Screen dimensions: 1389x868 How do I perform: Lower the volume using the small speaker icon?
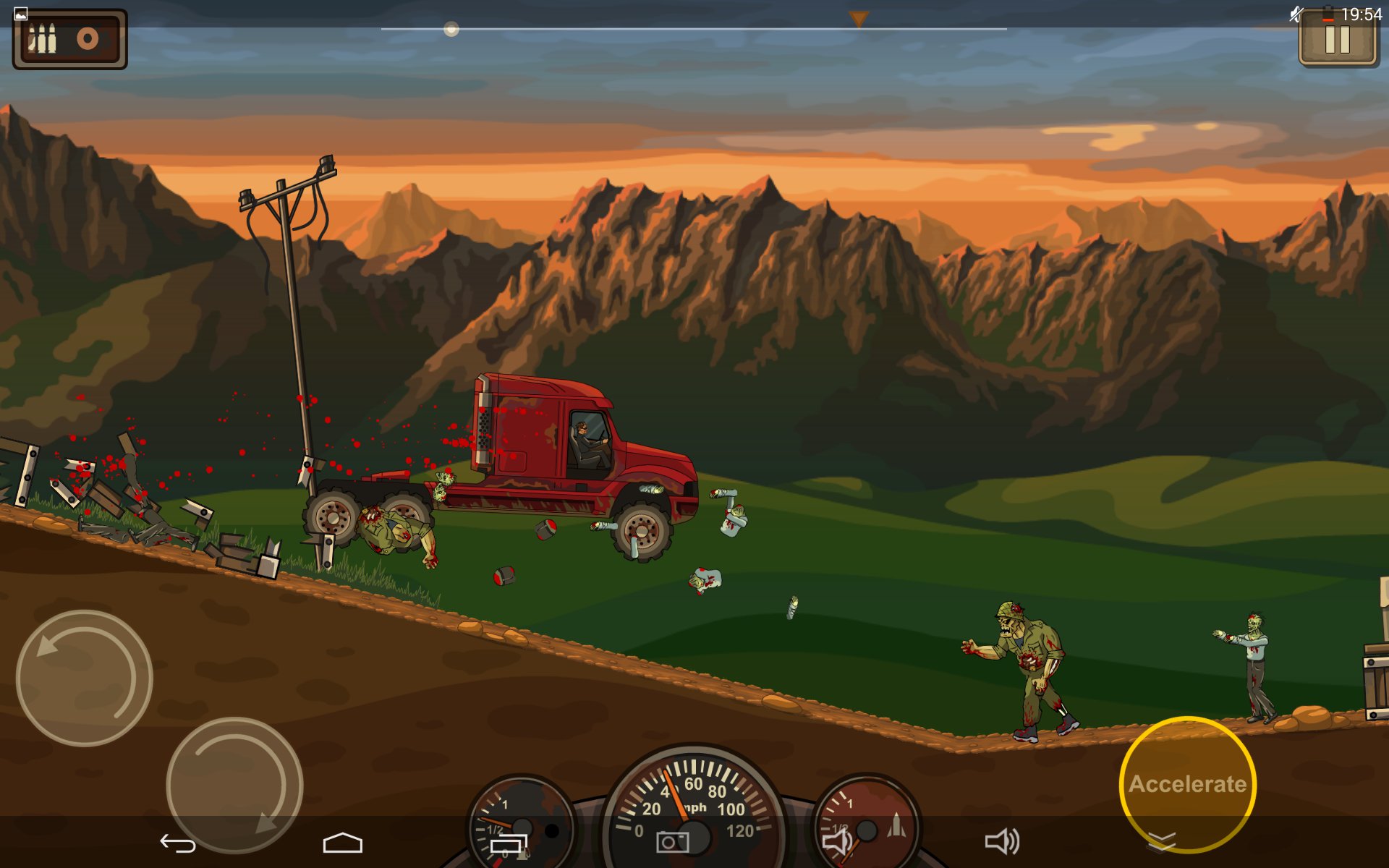click(x=838, y=842)
